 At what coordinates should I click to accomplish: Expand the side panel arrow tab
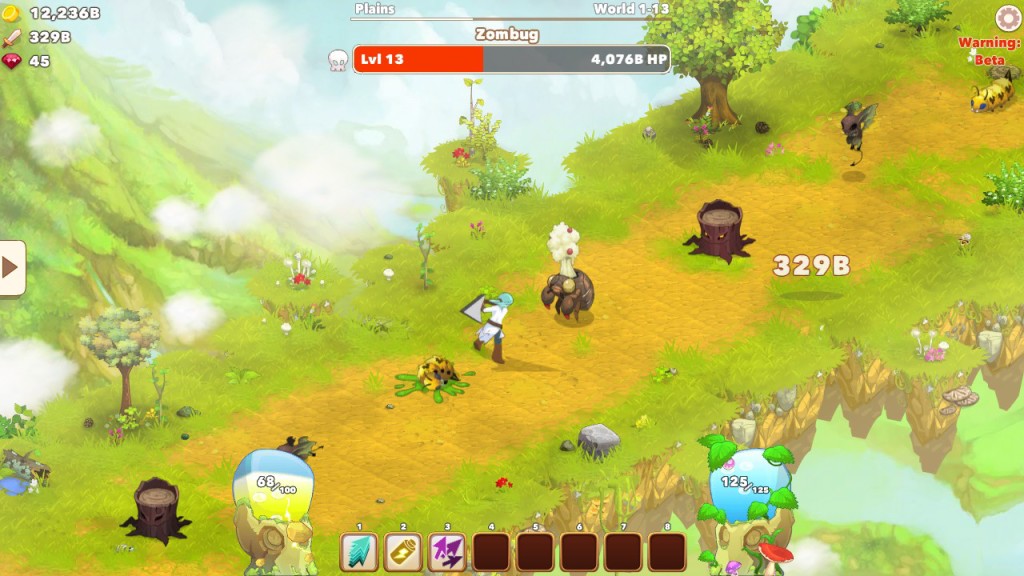(x=12, y=267)
